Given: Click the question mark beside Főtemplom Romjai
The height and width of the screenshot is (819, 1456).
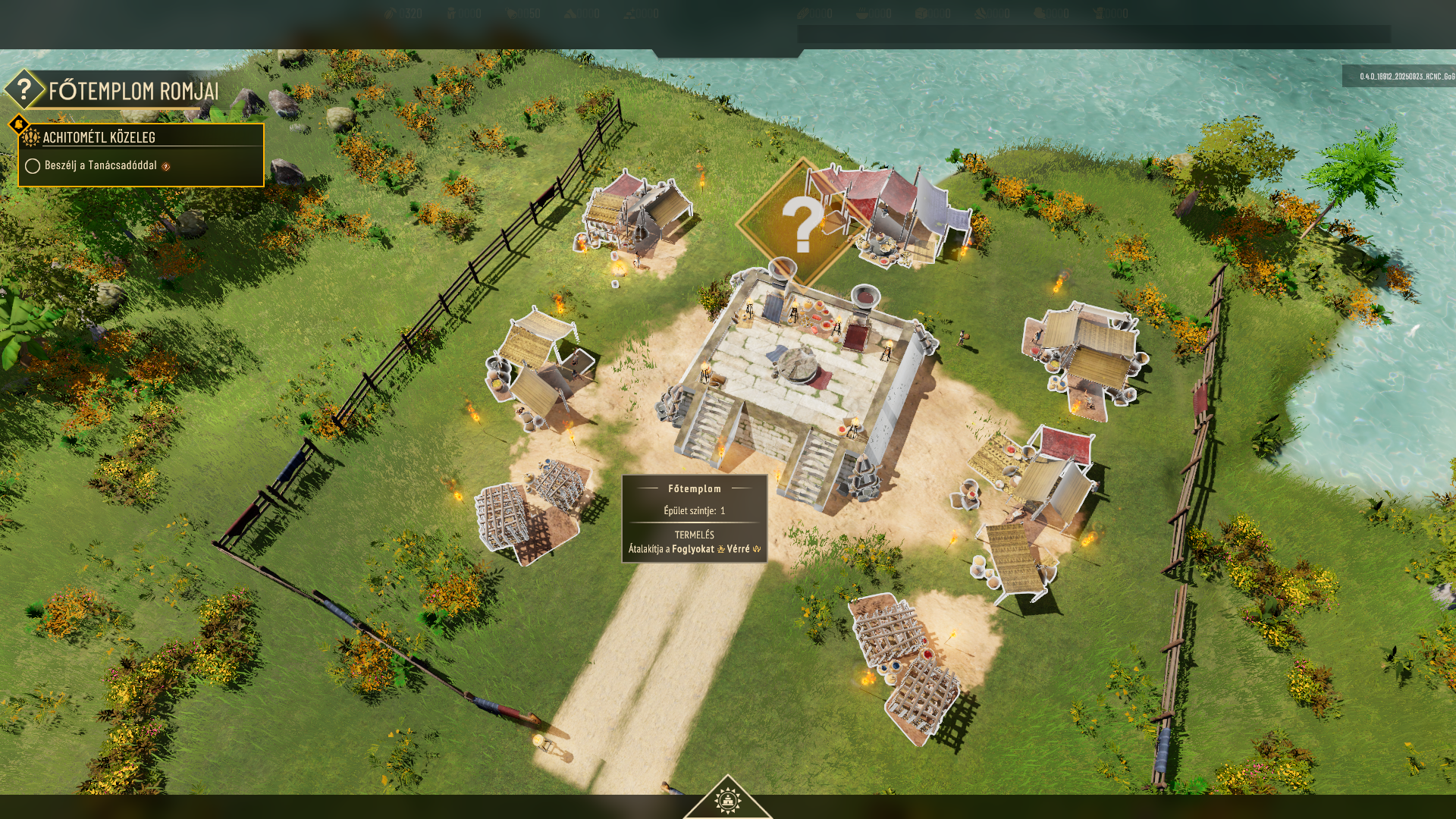Looking at the screenshot, I should coord(24,90).
